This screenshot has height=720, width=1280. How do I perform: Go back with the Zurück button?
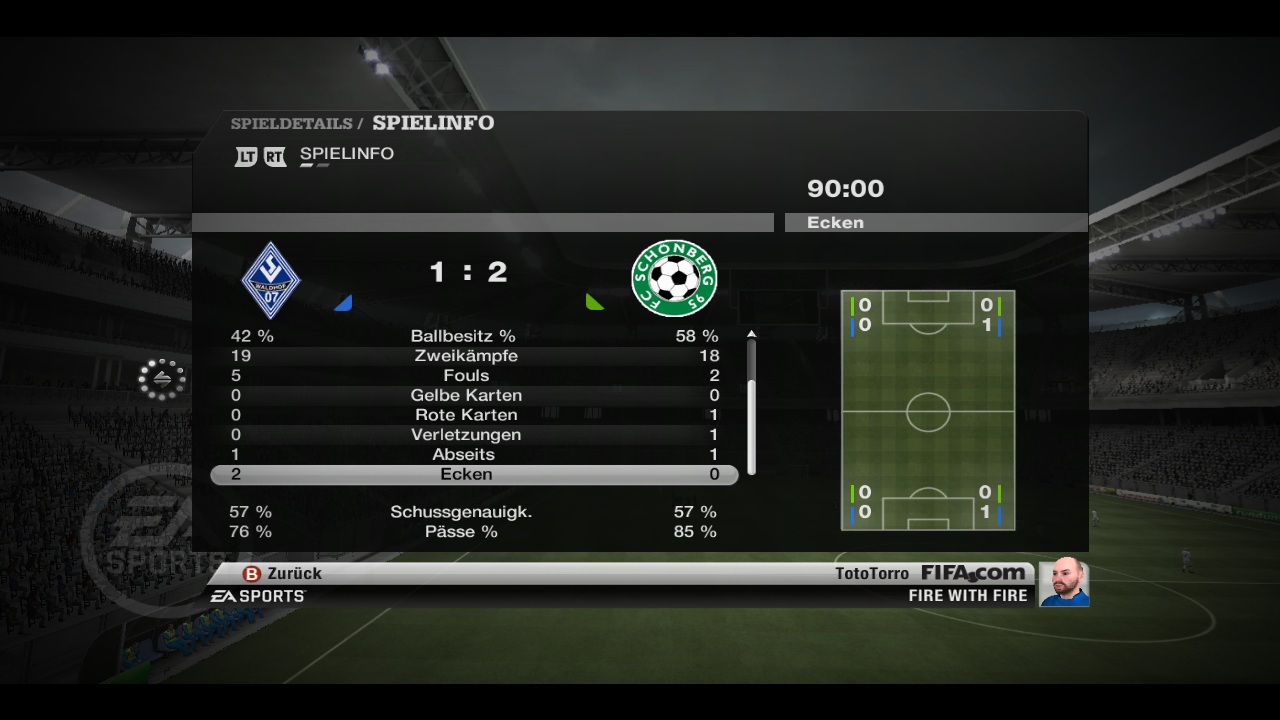tap(283, 574)
